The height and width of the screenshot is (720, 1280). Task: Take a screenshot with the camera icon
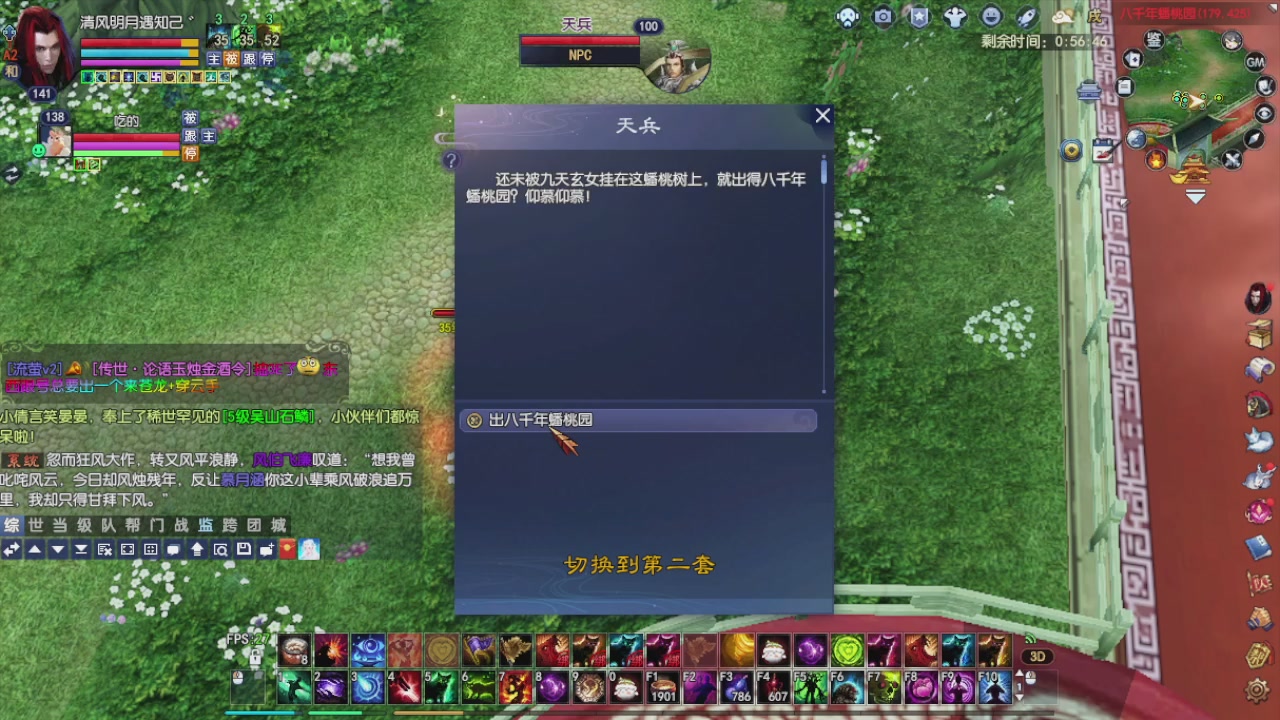tap(883, 17)
